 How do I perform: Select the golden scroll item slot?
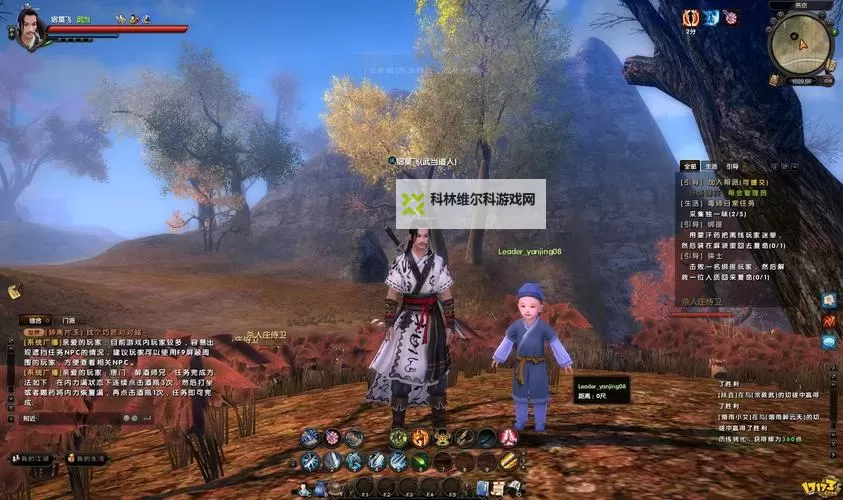coord(509,461)
